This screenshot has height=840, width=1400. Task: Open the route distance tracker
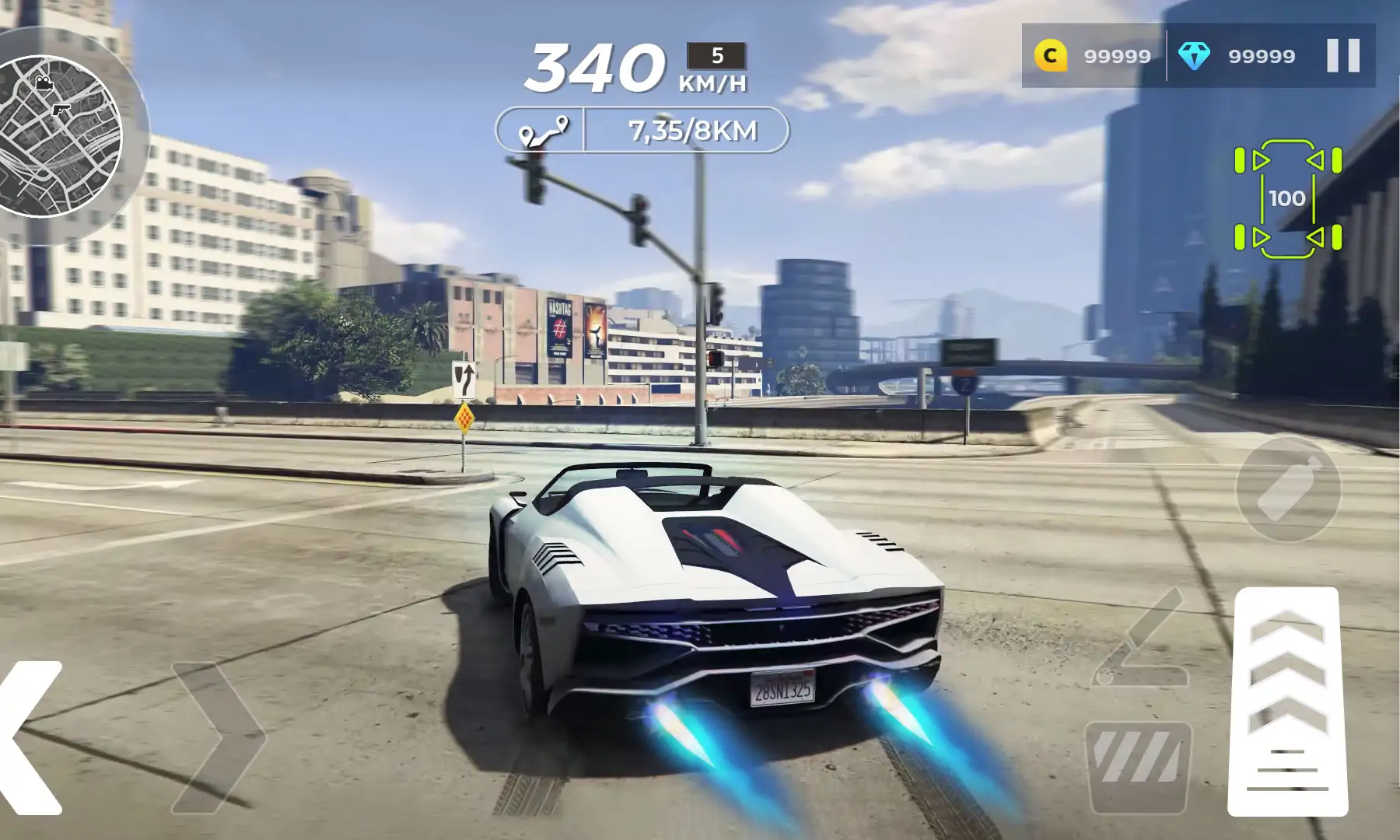(x=642, y=130)
